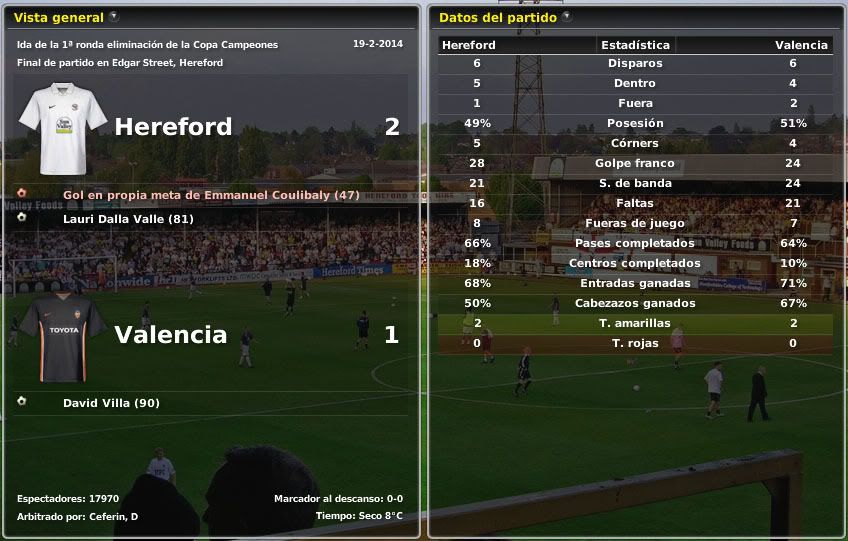
Task: Select the large Valencia team name
Action: 171,335
